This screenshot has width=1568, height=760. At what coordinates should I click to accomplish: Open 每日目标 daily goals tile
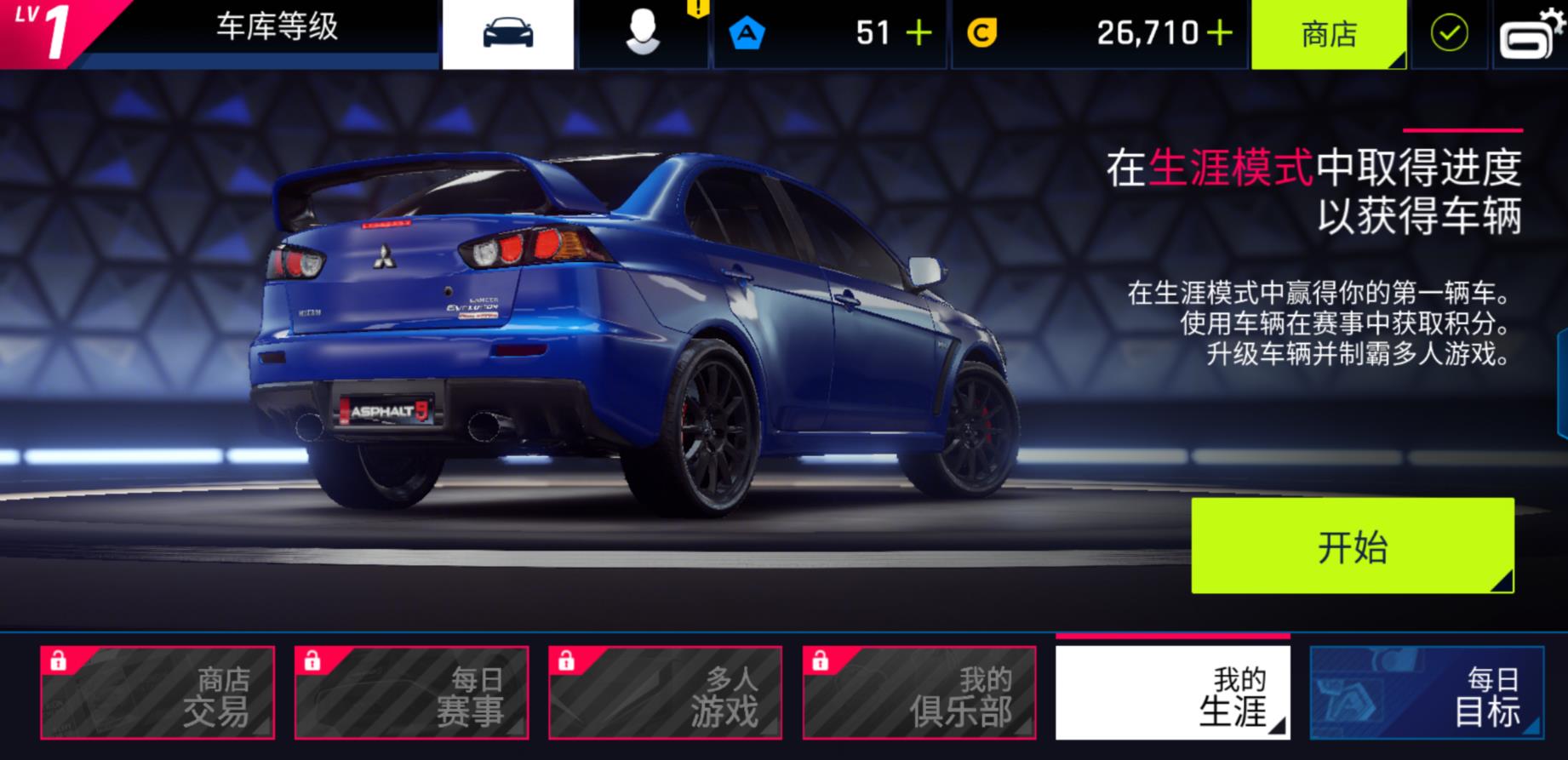click(1426, 692)
